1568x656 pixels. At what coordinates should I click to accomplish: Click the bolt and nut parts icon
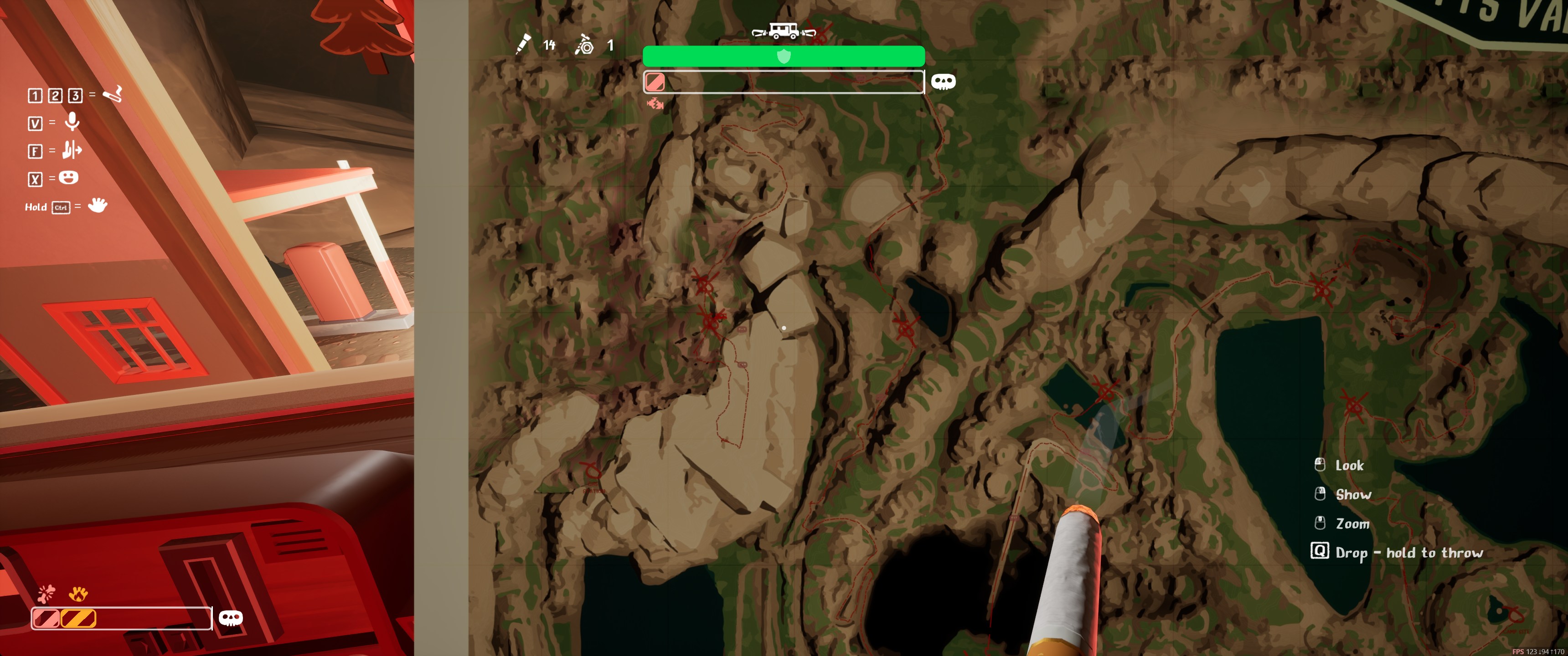[584, 45]
